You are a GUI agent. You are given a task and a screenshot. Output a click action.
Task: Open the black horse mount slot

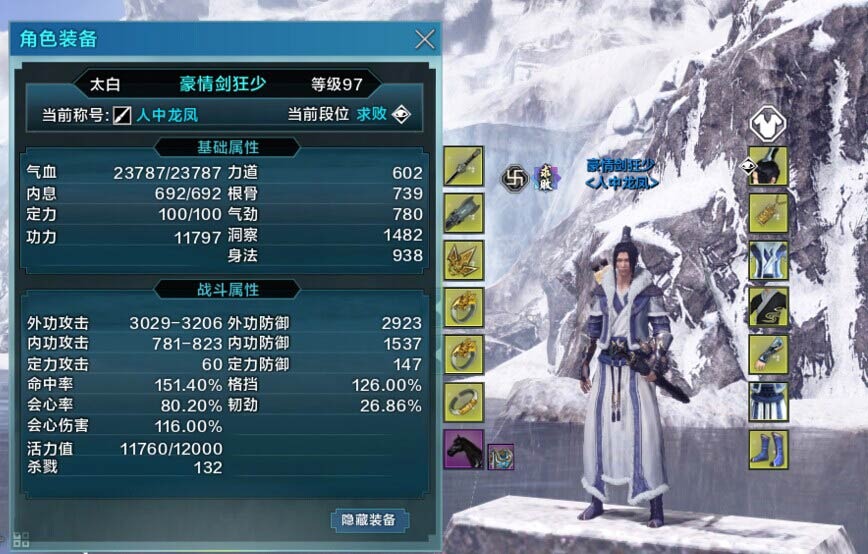[x=464, y=450]
